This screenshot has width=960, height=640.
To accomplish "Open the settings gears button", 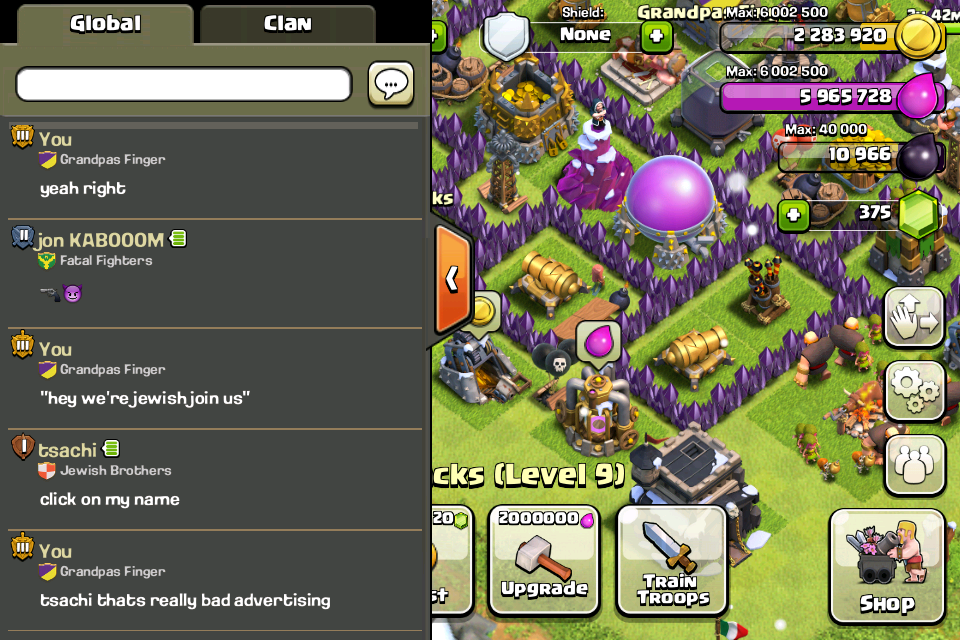I will (x=914, y=391).
